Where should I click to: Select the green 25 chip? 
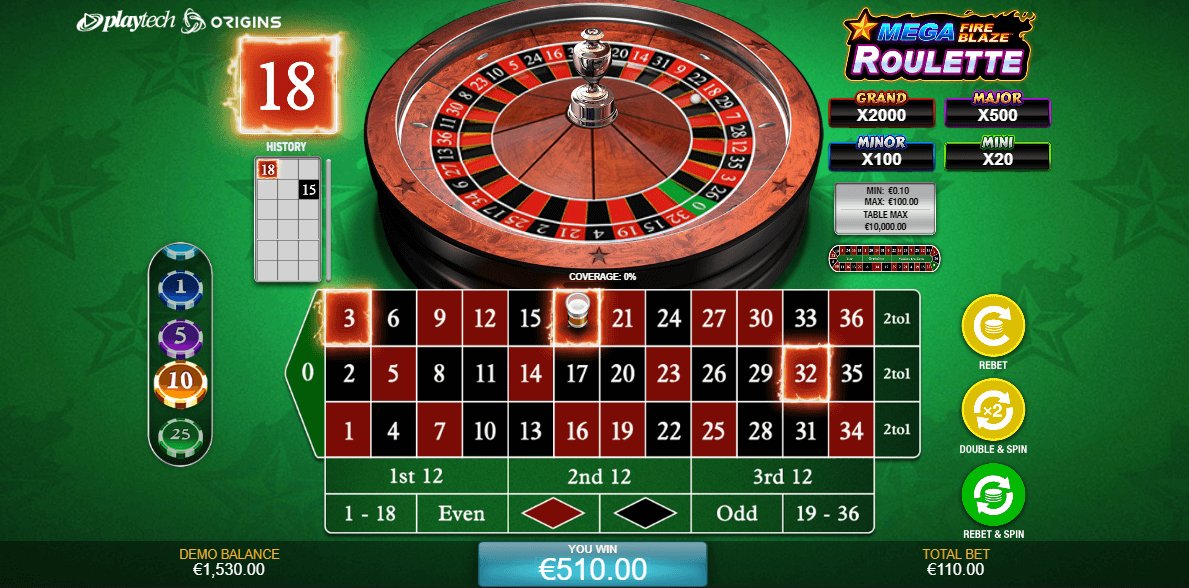coord(180,435)
